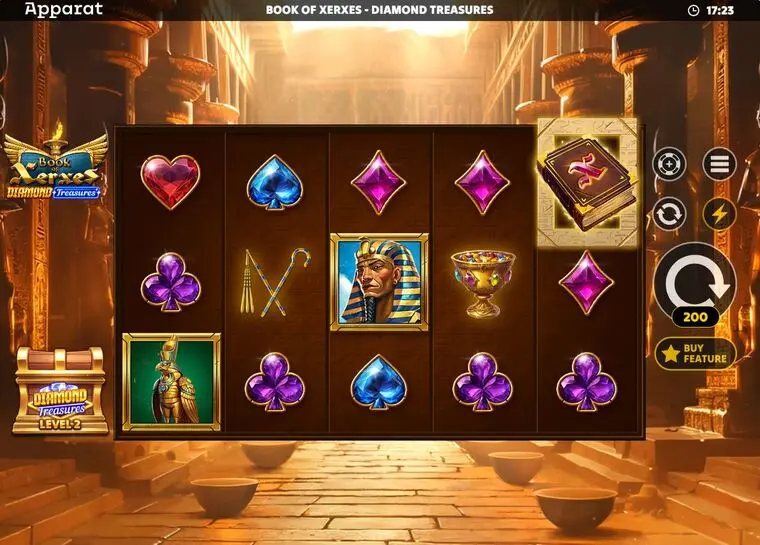Enable autoplay with the circular arrows button

[x=669, y=213]
